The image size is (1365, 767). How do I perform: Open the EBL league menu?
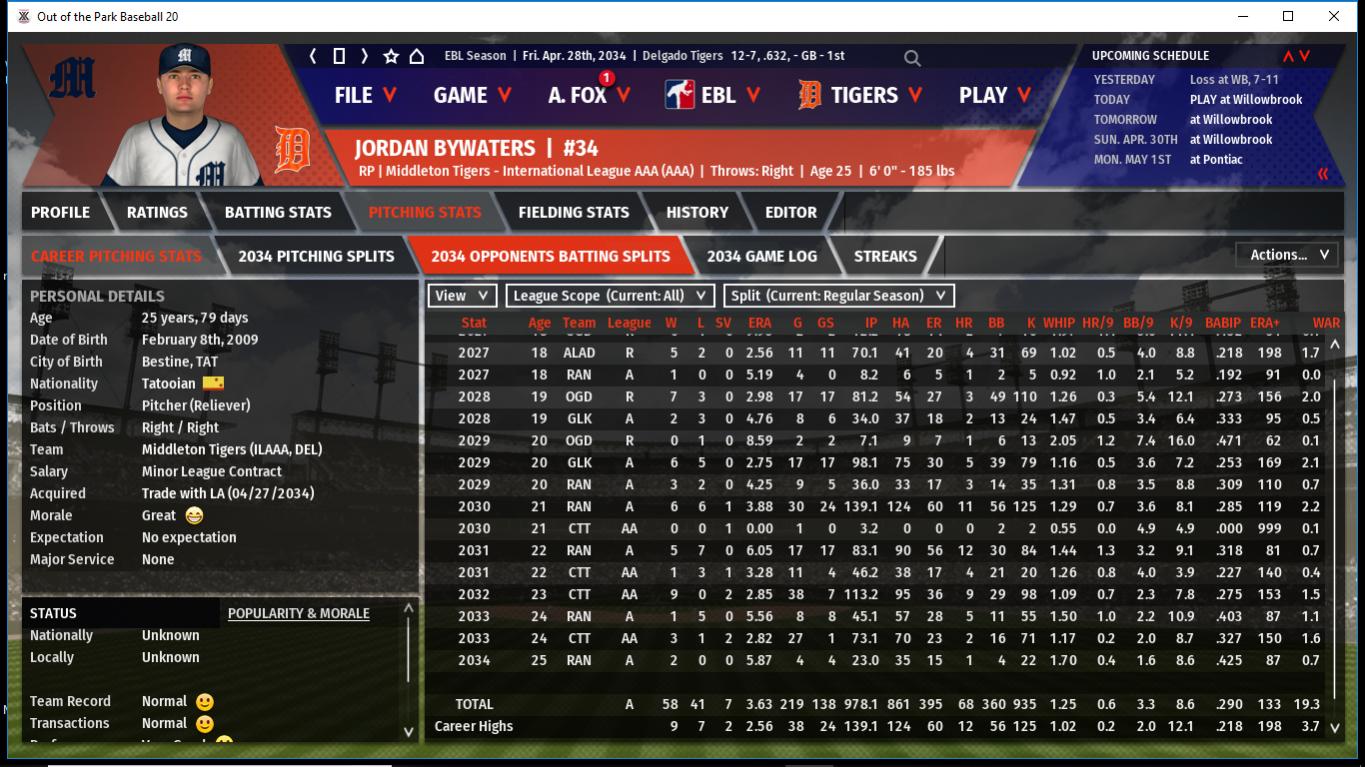[x=714, y=95]
